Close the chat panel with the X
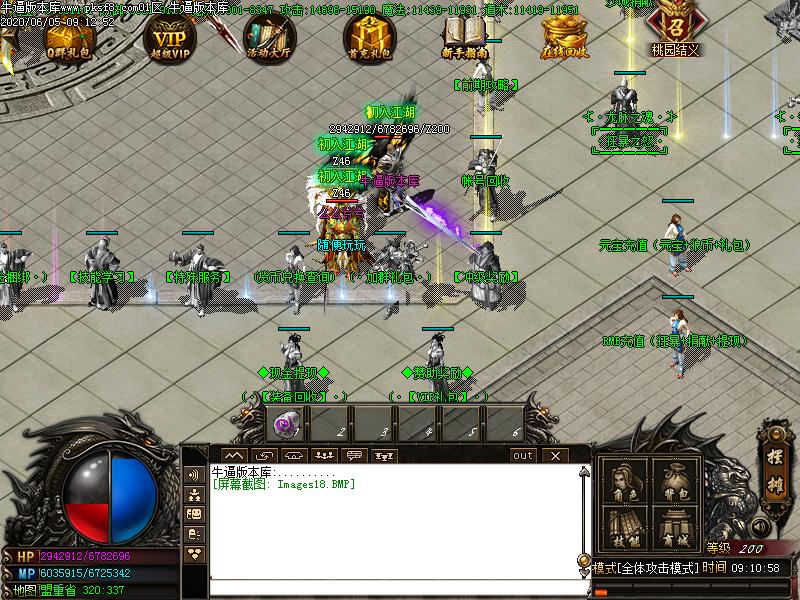This screenshot has height=600, width=800. (555, 455)
